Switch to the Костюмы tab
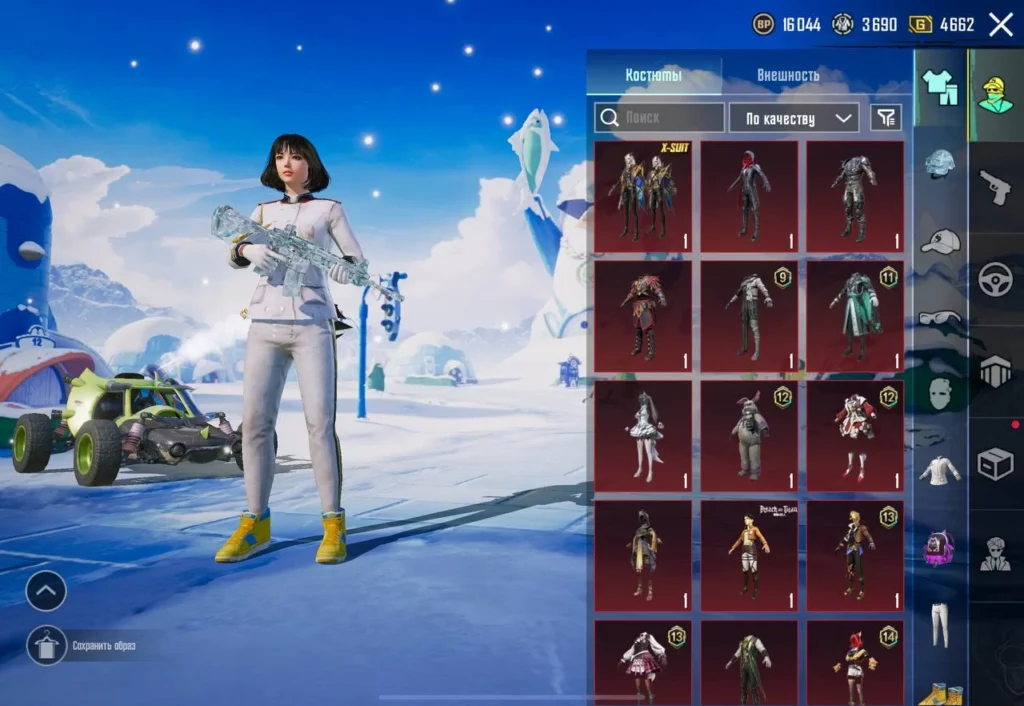 pos(653,75)
